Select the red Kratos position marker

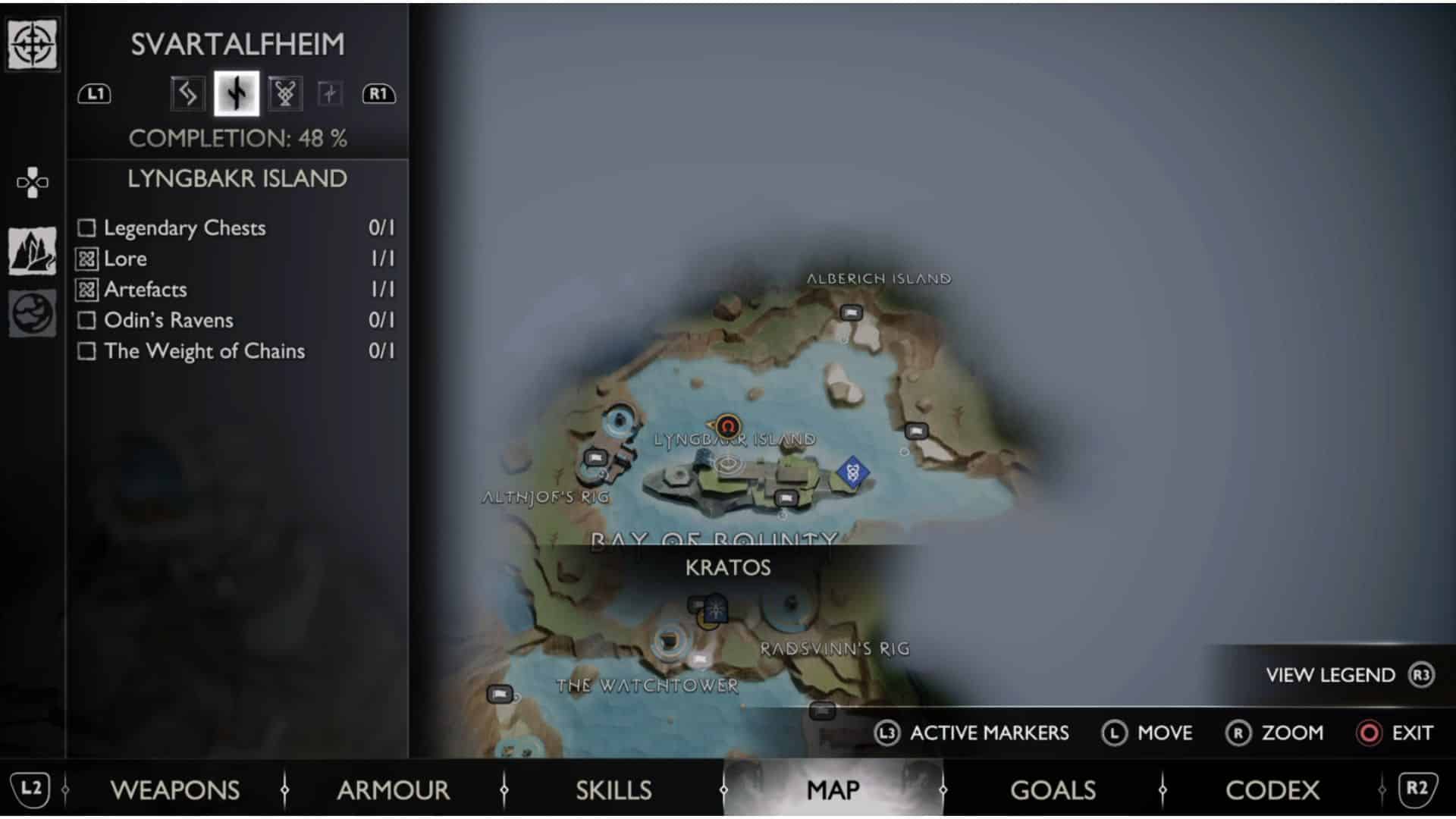tap(728, 426)
